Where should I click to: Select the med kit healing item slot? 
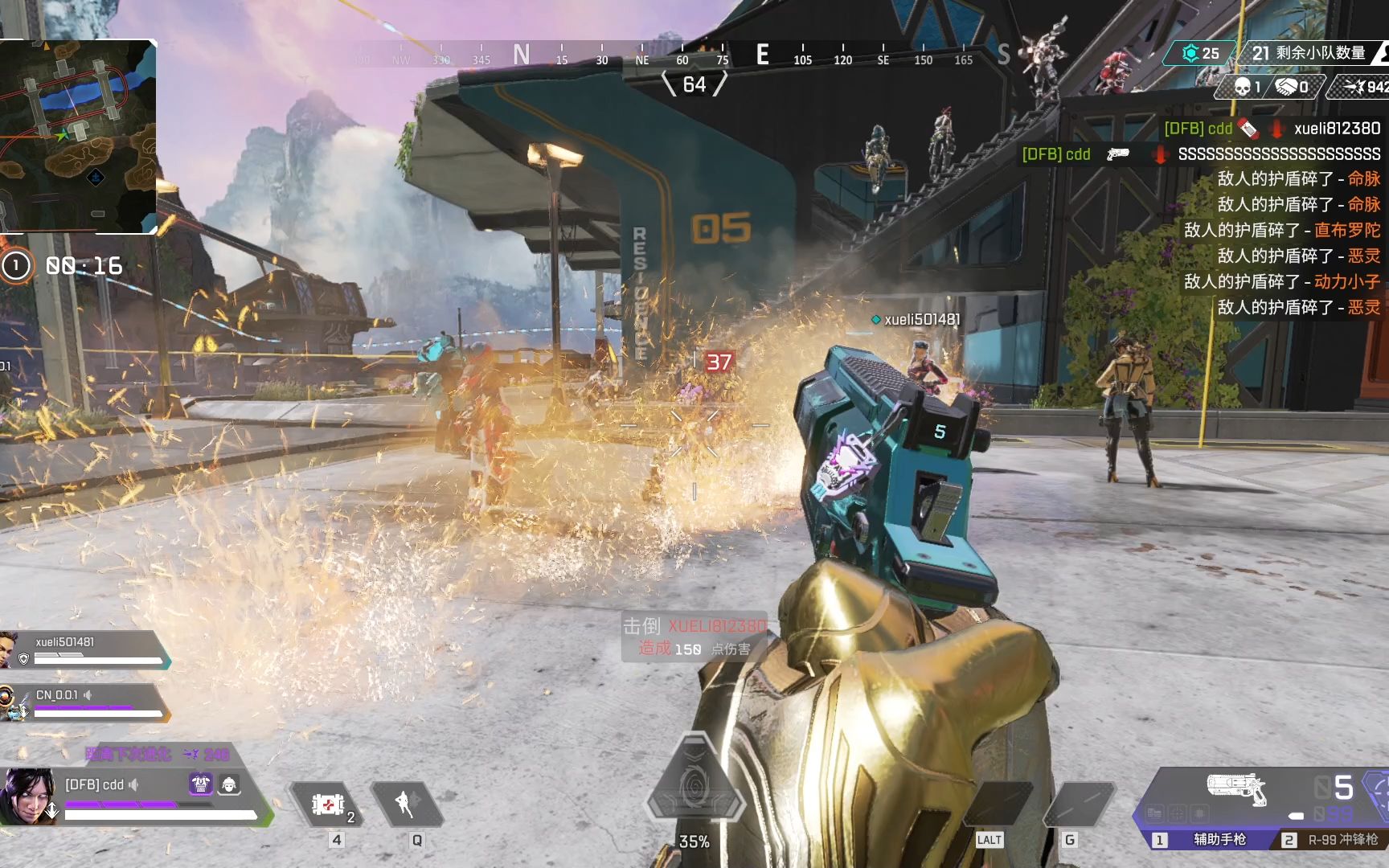click(x=328, y=805)
